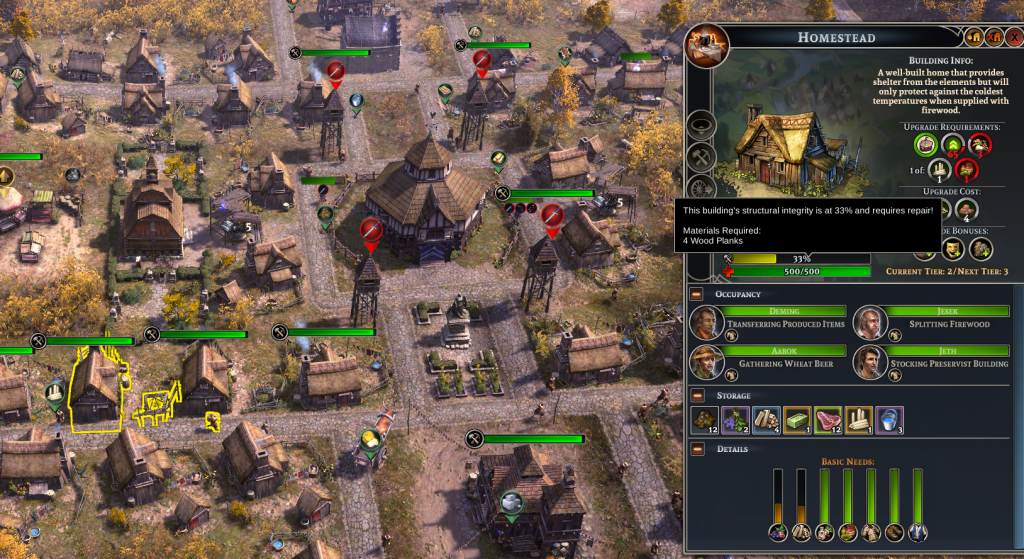1024x559 pixels.
Task: Click the hammer repair icon in side strip
Action: click(701, 158)
